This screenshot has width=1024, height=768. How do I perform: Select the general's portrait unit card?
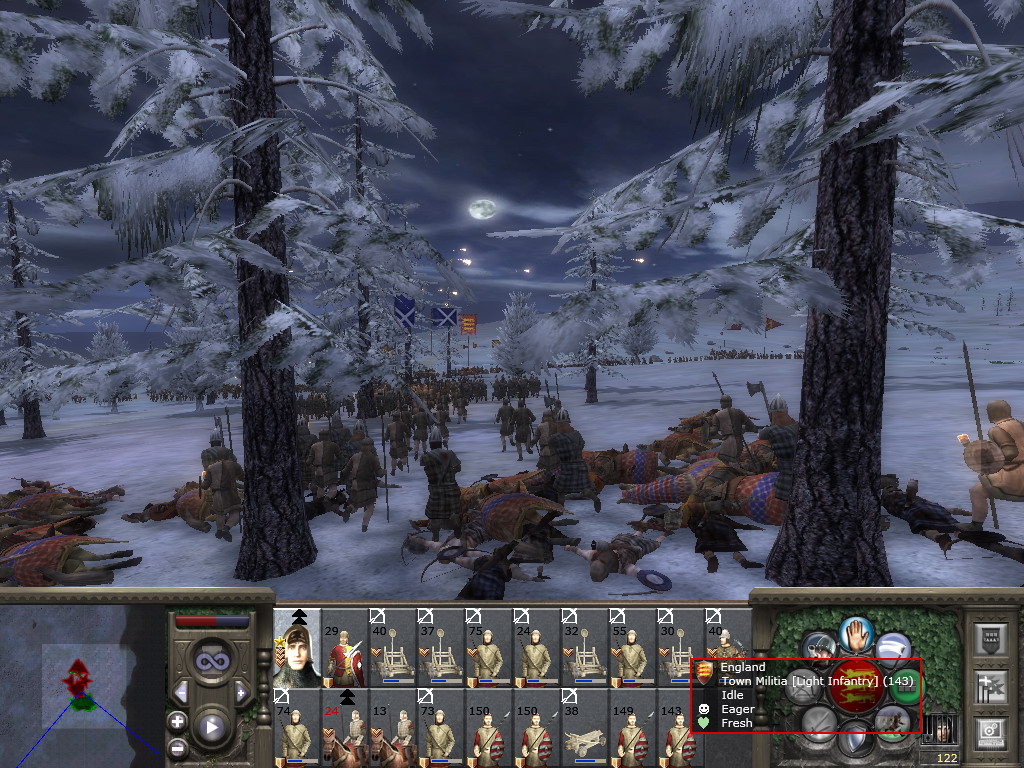[x=297, y=649]
